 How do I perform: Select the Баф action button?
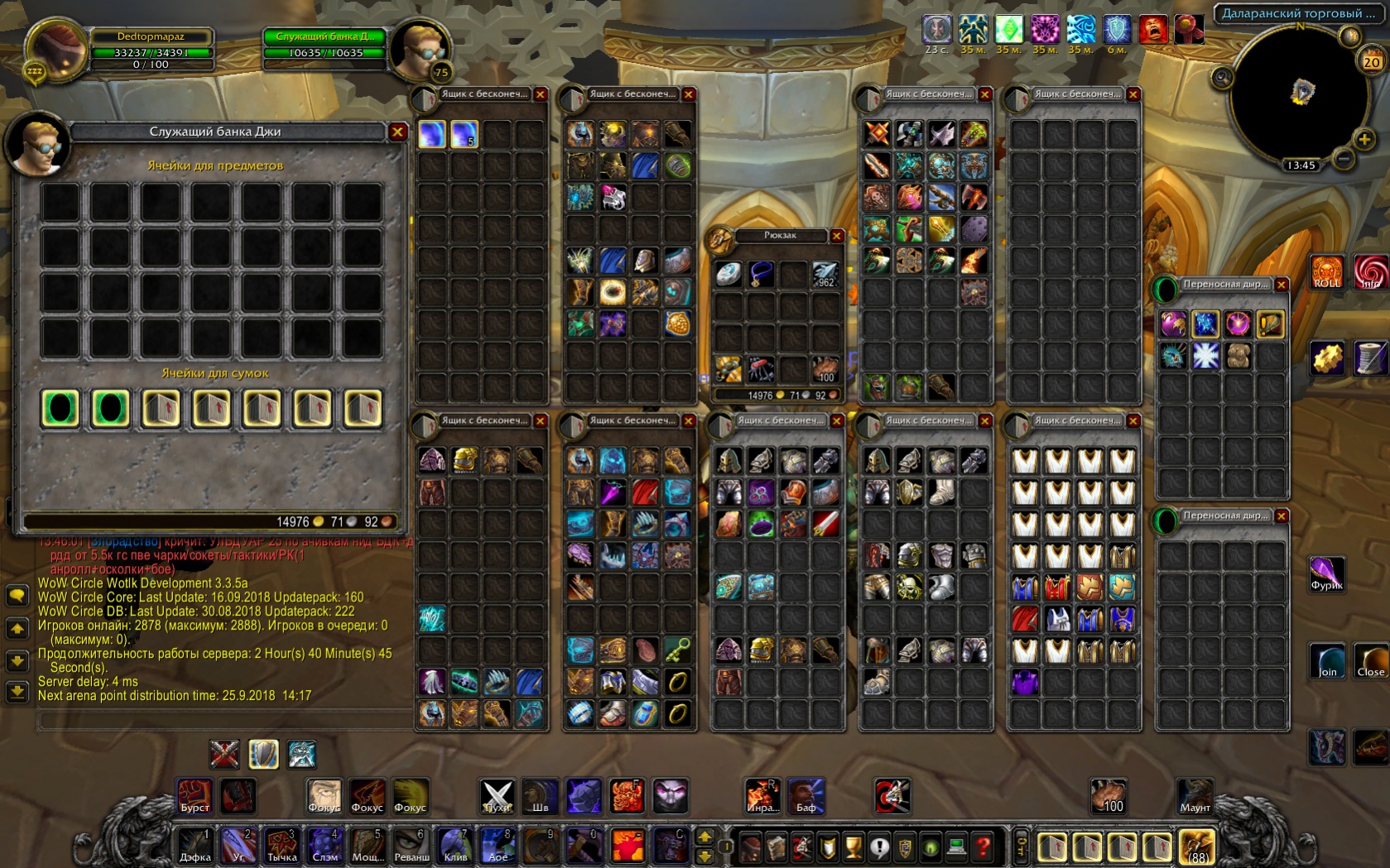point(806,796)
